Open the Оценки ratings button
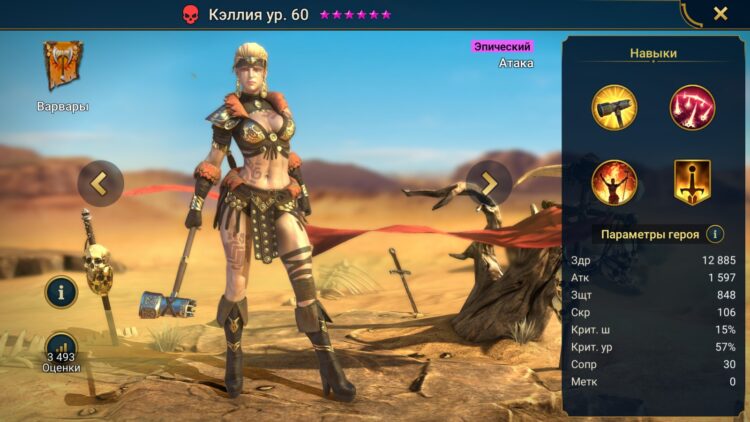The height and width of the screenshot is (422, 750). click(61, 349)
